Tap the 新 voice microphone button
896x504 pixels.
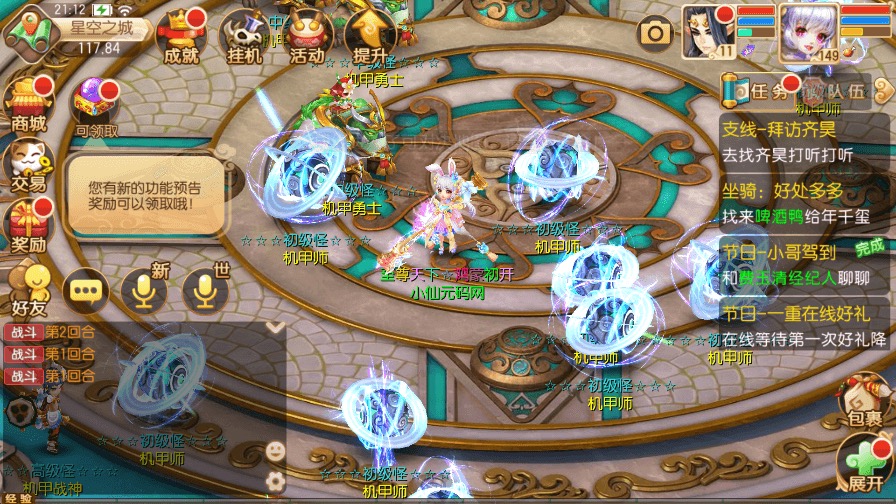coord(143,290)
